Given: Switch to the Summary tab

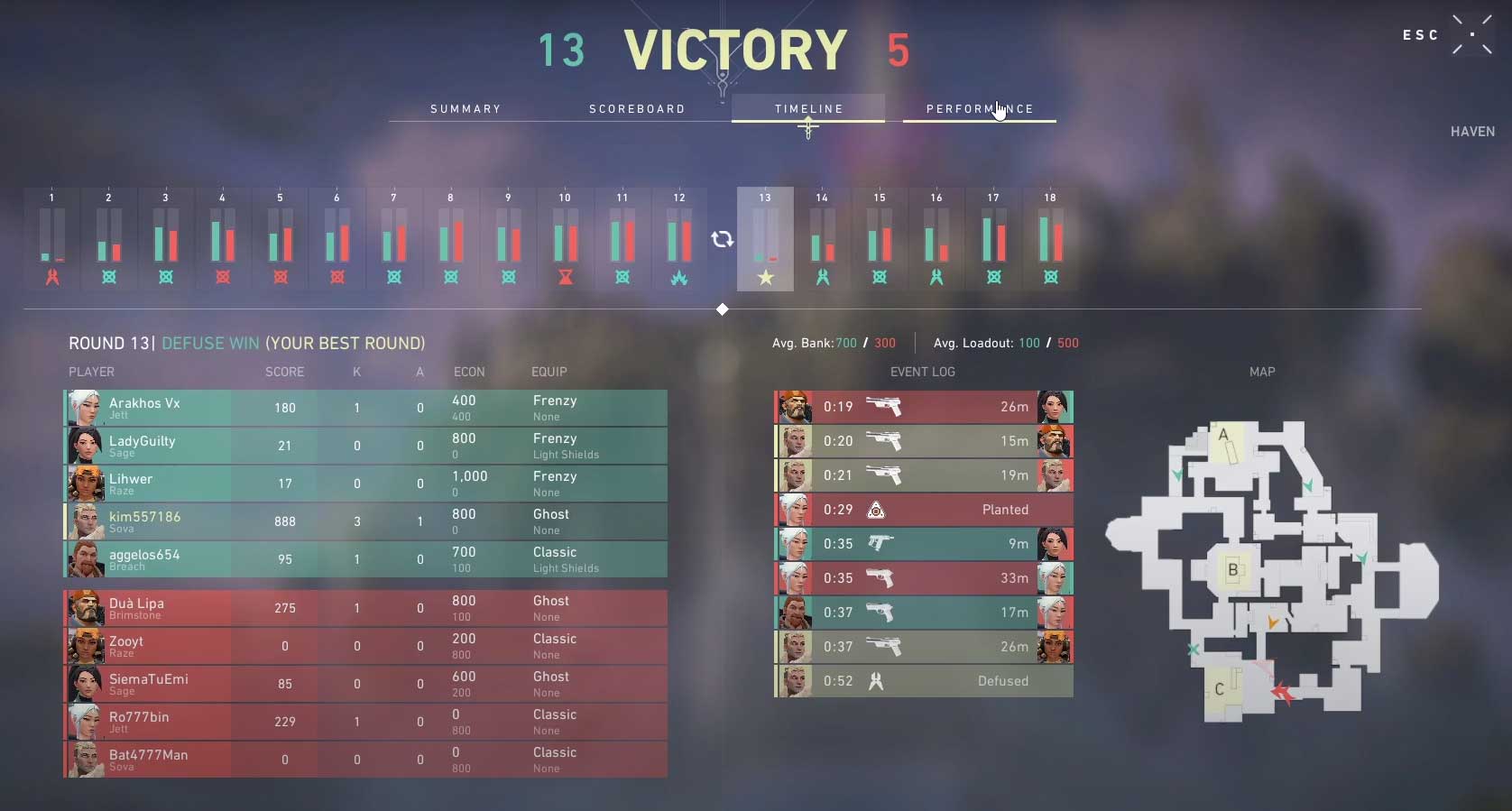Looking at the screenshot, I should coord(466,109).
